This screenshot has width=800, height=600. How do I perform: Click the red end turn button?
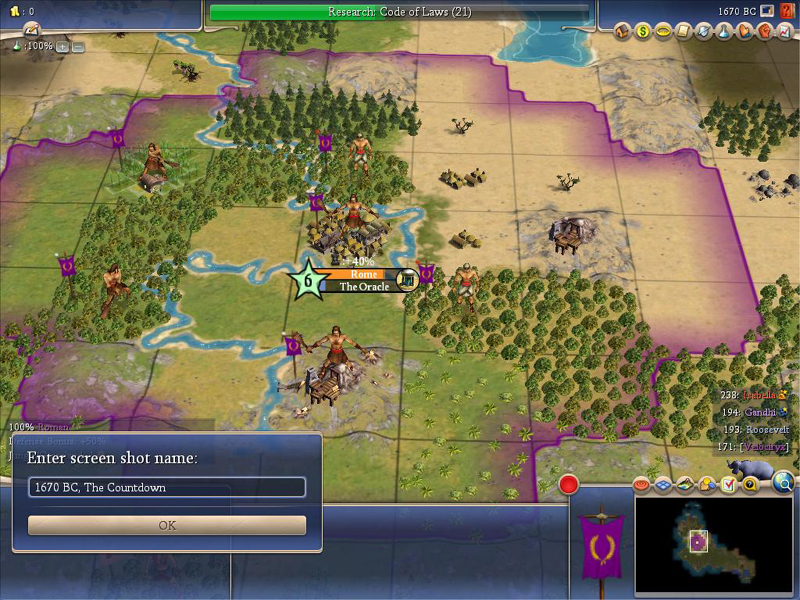pos(569,486)
